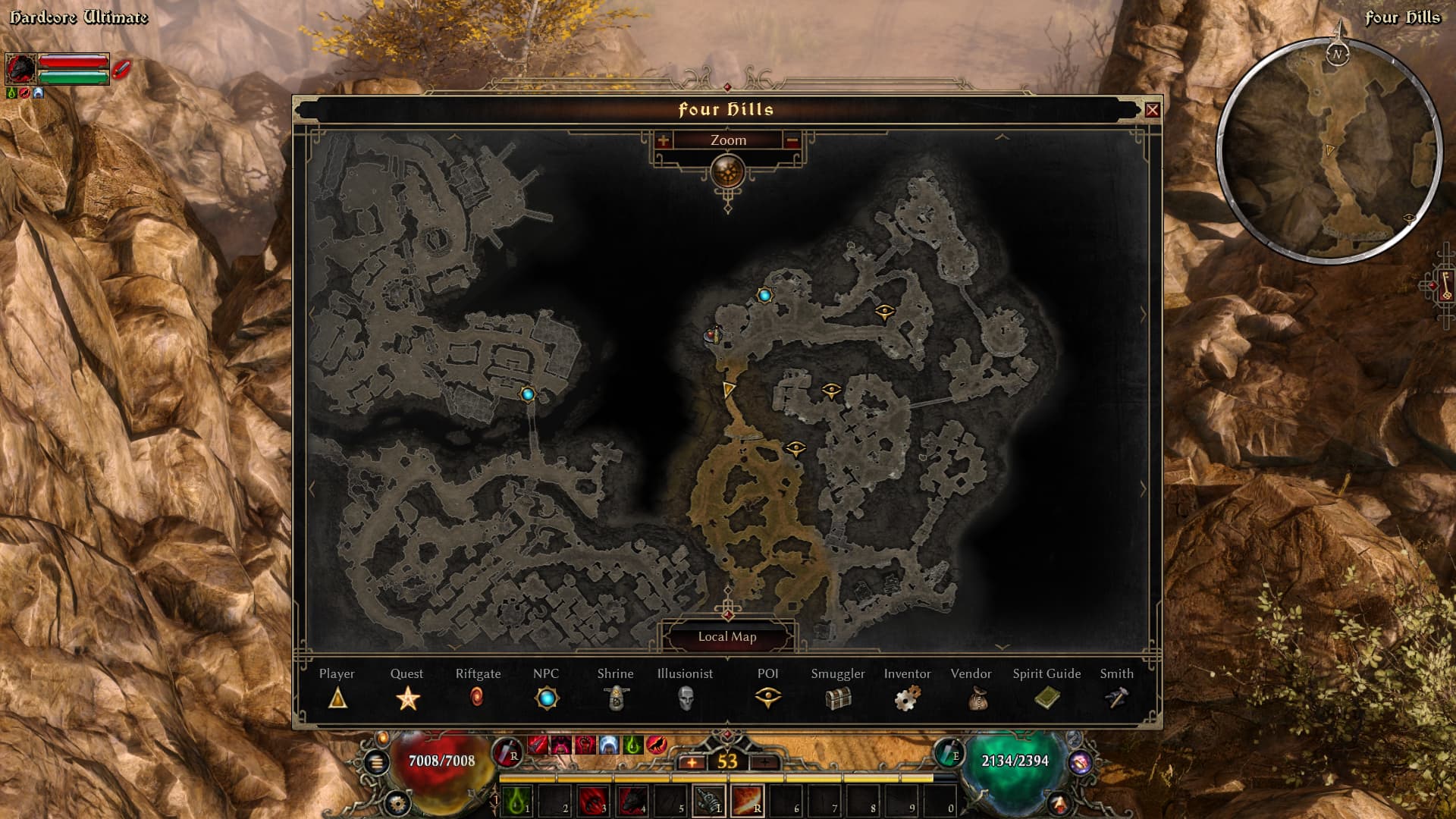This screenshot has height=819, width=1456.
Task: Click the blue NPC marker near the bridge
Action: click(x=528, y=394)
